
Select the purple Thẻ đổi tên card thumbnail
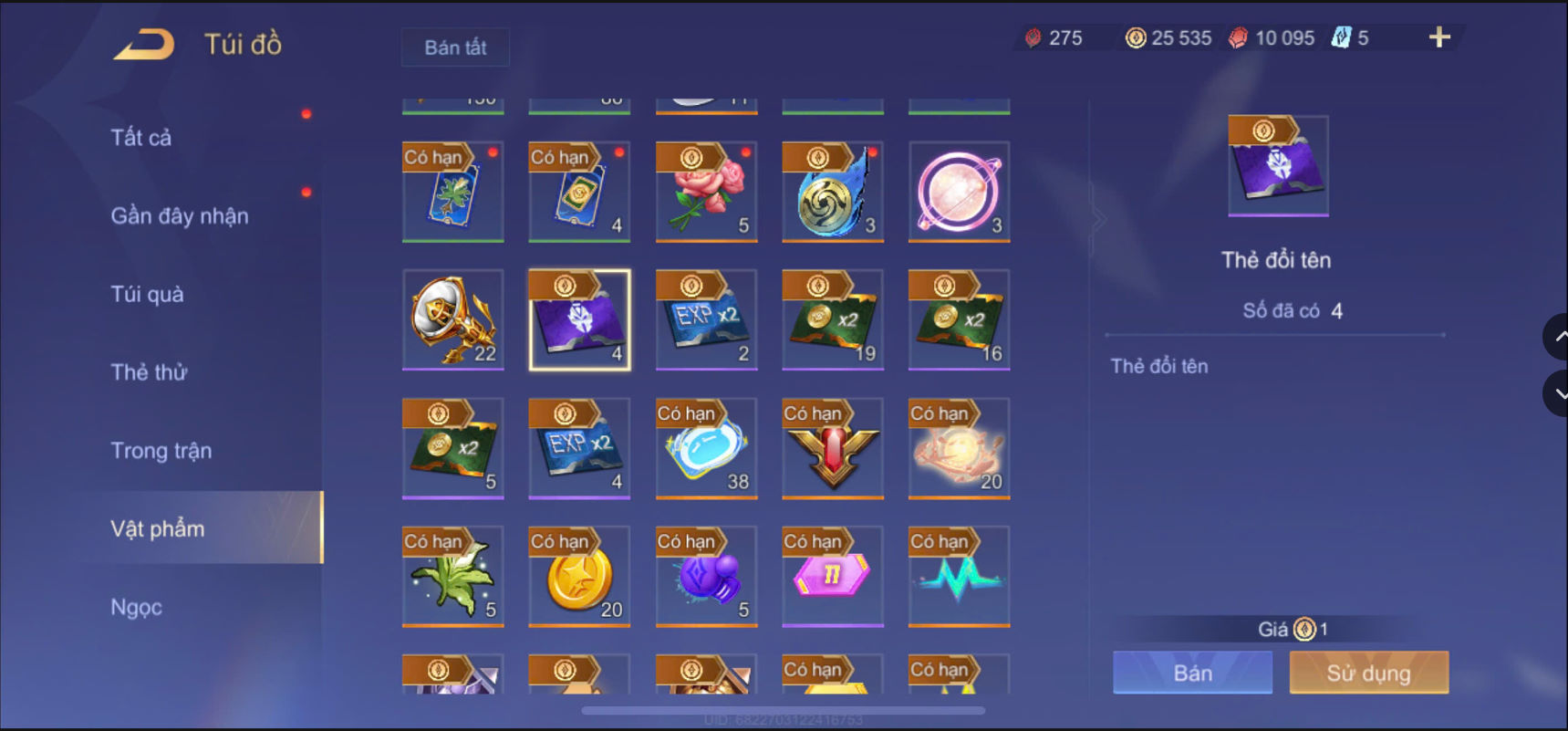(x=1277, y=165)
